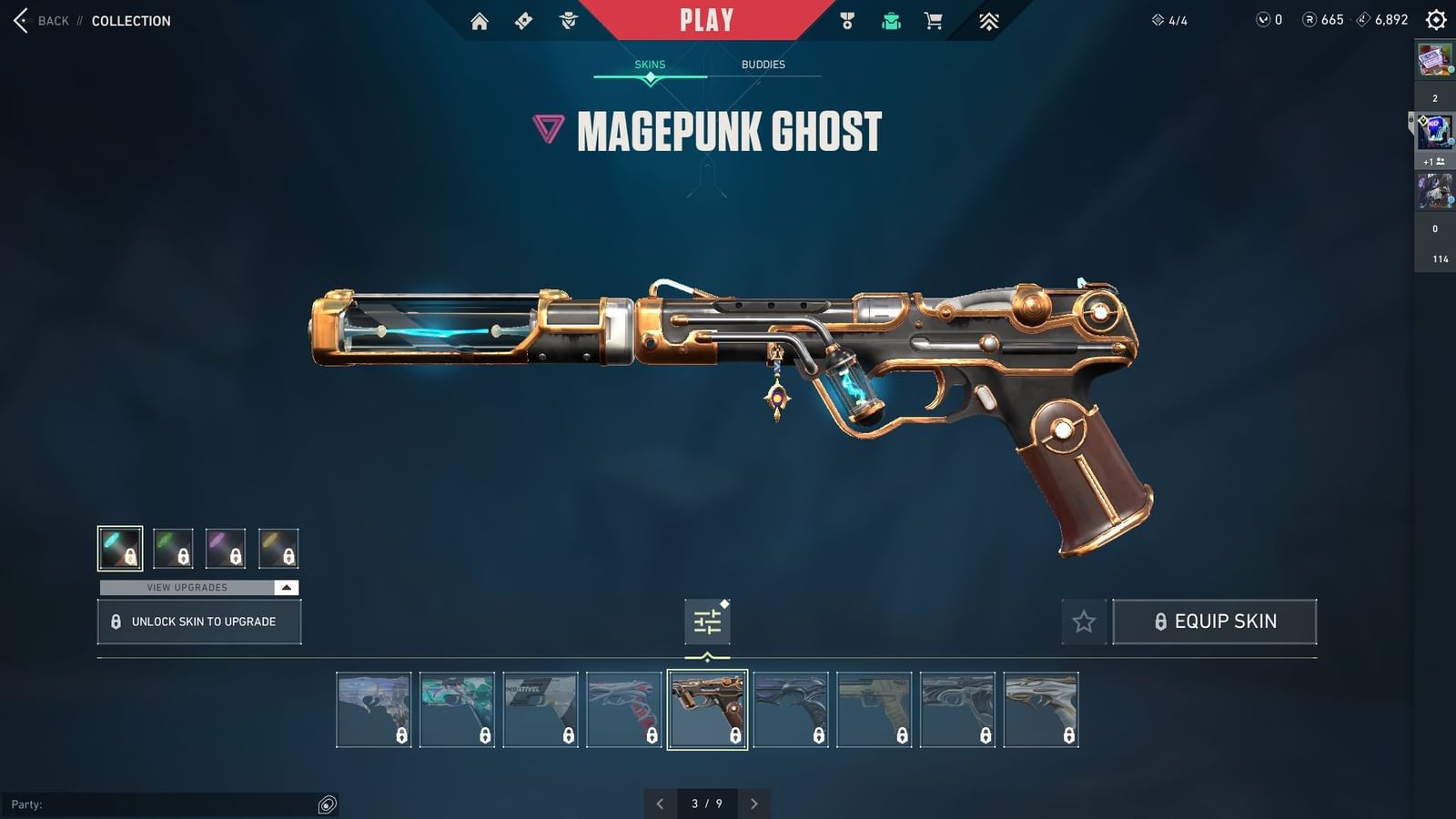This screenshot has width=1456, height=819.
Task: Select the purple chroma swatch
Action: (x=227, y=548)
